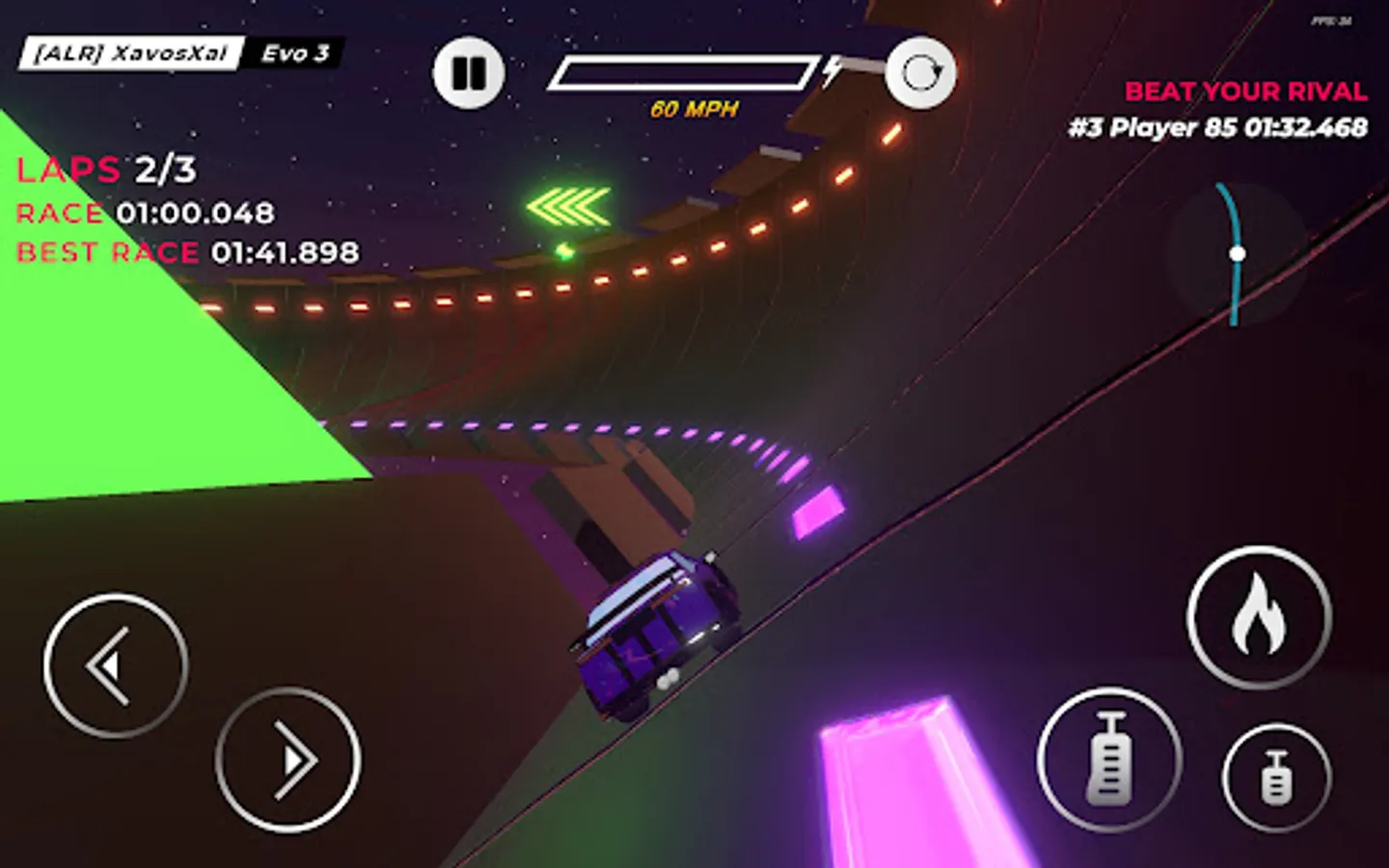Viewport: 1389px width, 868px height.
Task: Steer left with the left arrow button
Action: (x=116, y=665)
